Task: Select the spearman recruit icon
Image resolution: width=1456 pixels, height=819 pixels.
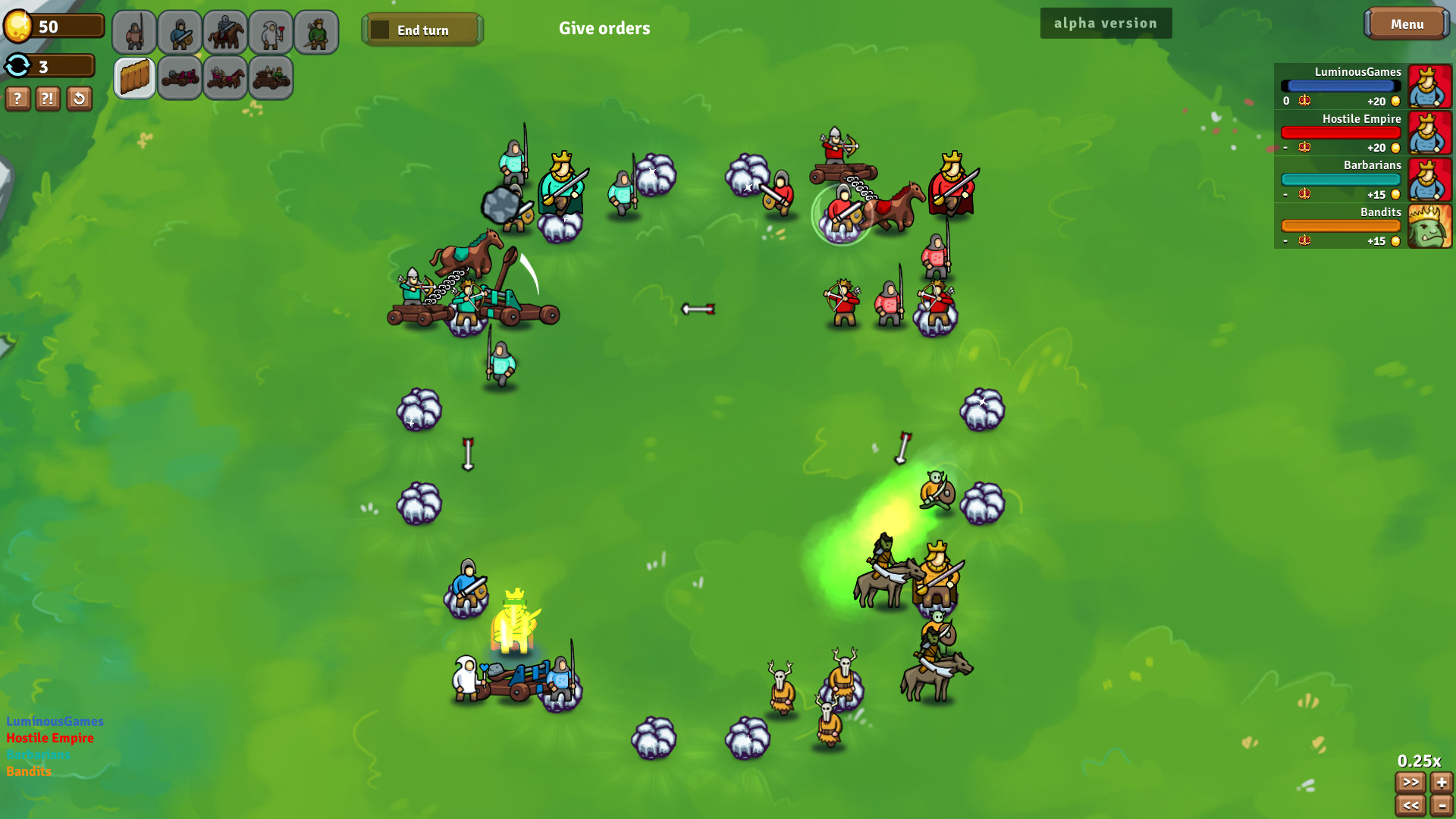Action: click(x=134, y=32)
